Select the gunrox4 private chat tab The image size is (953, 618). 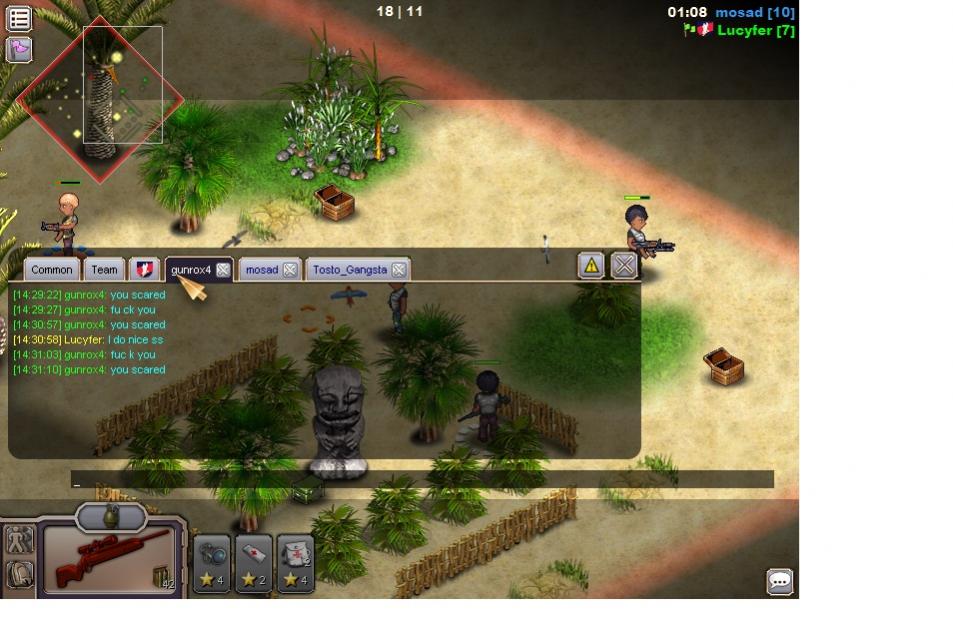click(x=190, y=269)
